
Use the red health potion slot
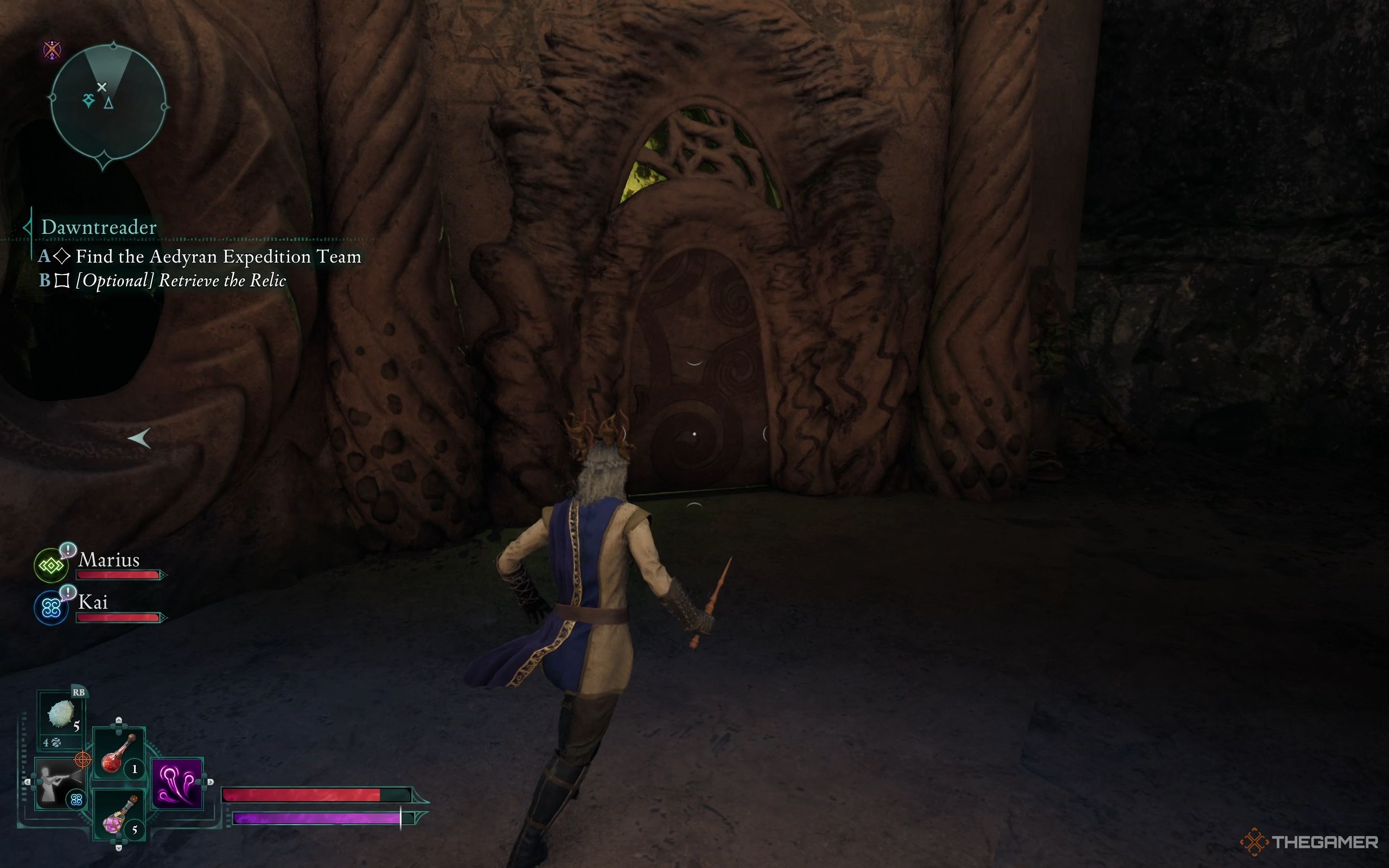pyautogui.click(x=119, y=754)
